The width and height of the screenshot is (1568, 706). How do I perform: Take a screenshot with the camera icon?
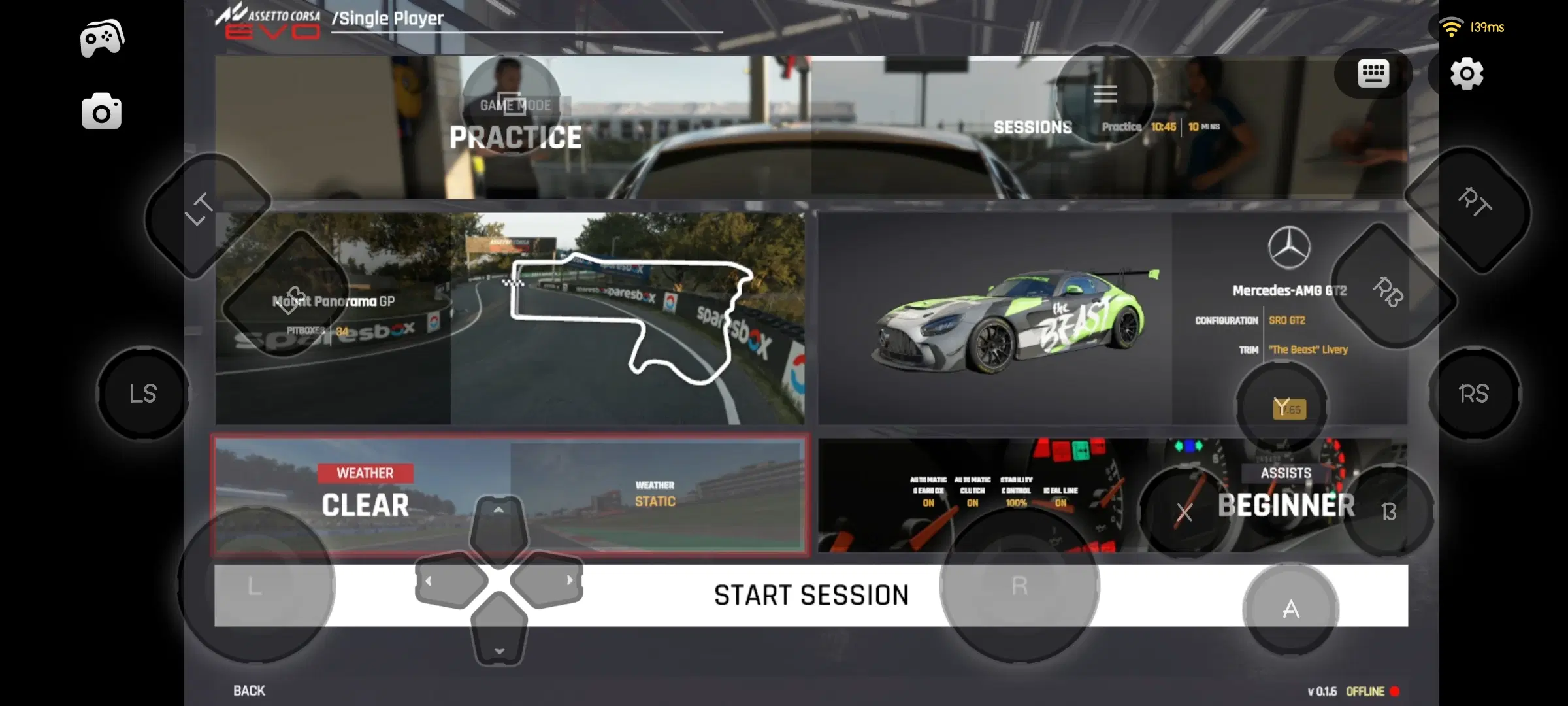coord(103,111)
